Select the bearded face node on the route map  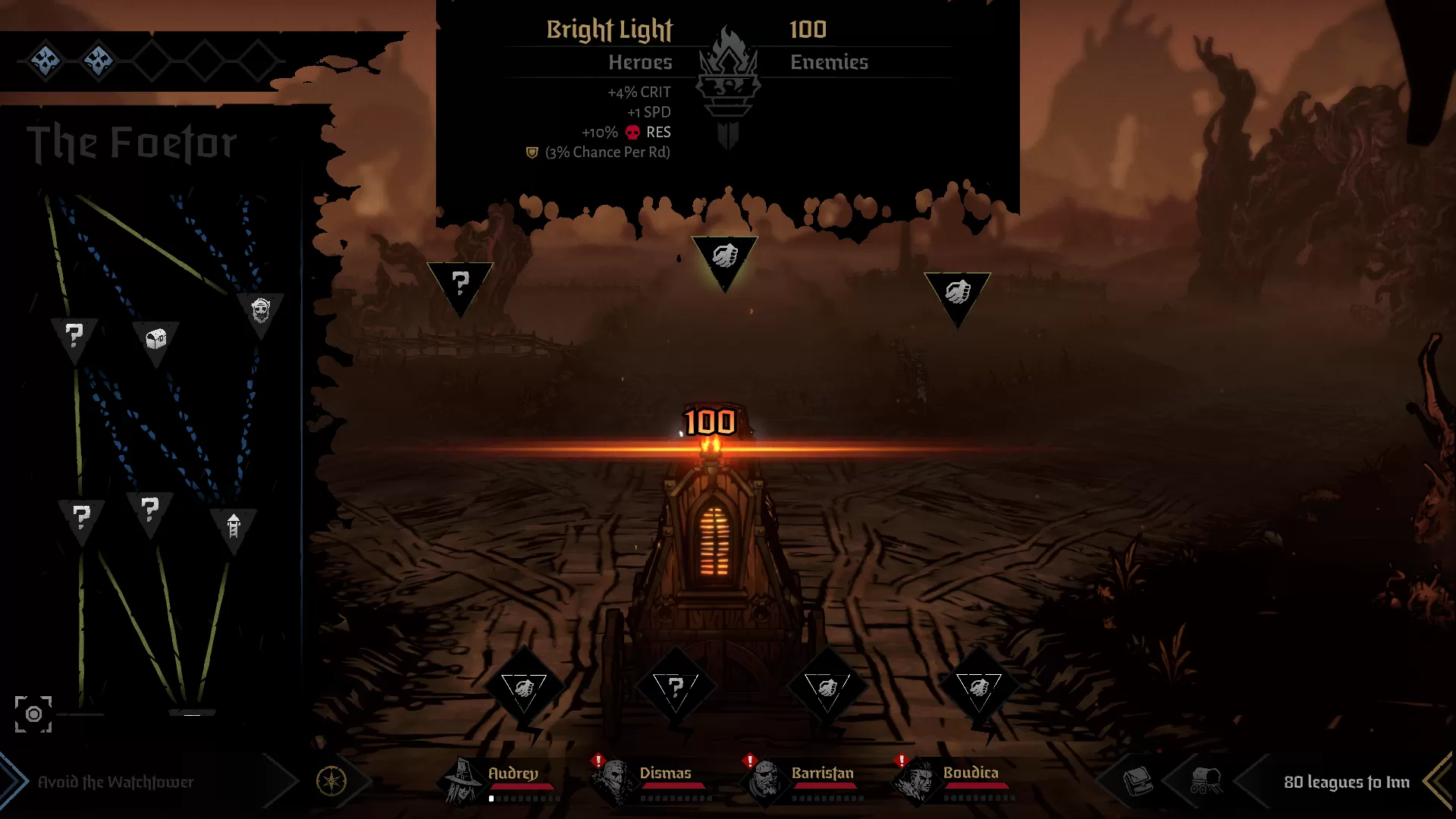point(260,309)
